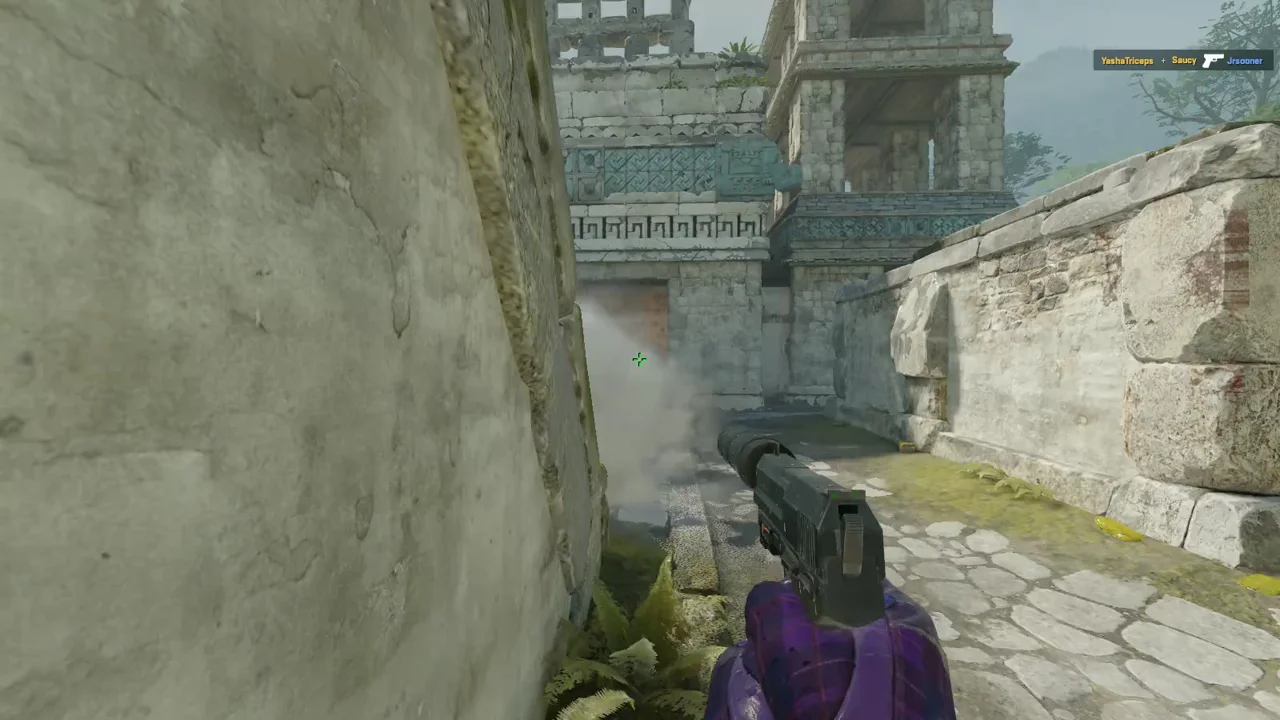
Task: Select killer name YashaTriceps in killfeed
Action: click(x=1127, y=60)
